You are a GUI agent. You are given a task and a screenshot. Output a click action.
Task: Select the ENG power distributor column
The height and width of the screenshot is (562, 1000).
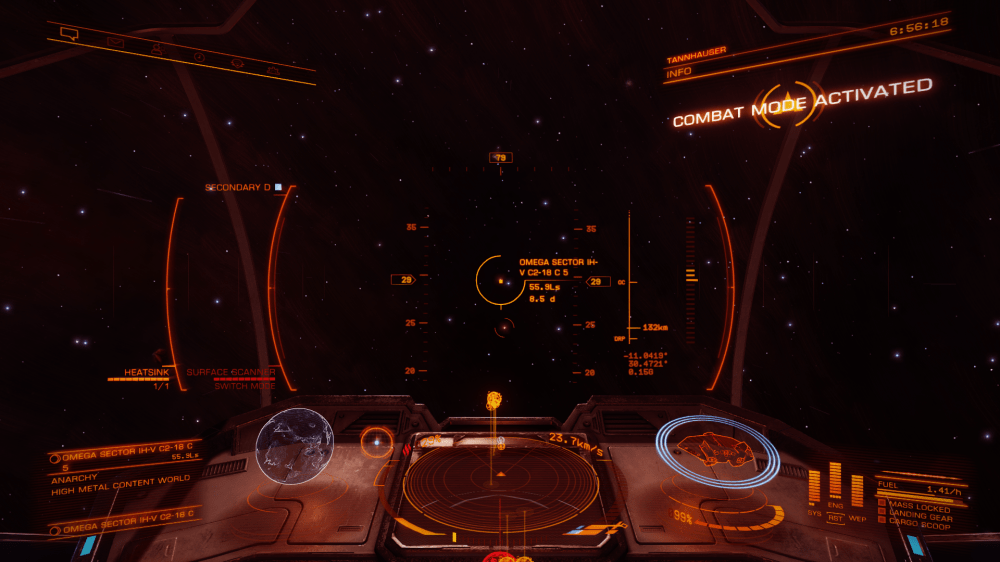[836, 482]
